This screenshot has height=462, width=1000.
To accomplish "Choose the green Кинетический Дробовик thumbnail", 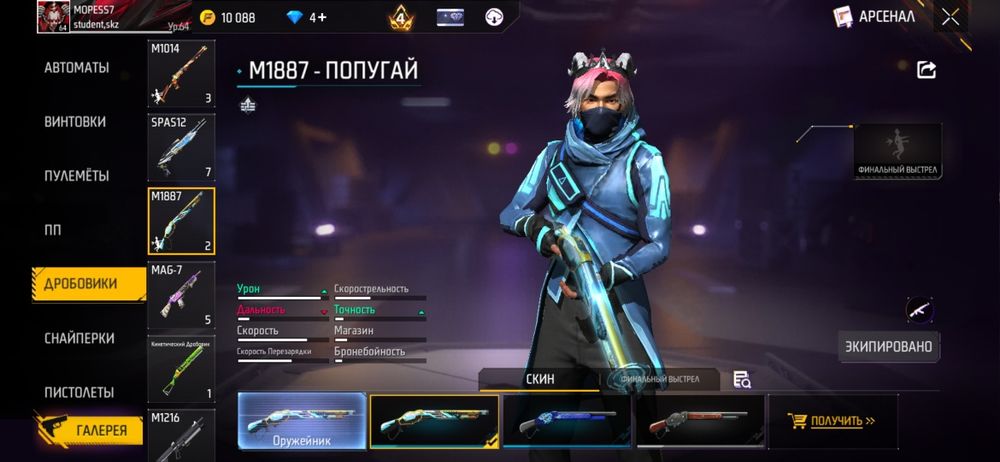I will (x=181, y=368).
